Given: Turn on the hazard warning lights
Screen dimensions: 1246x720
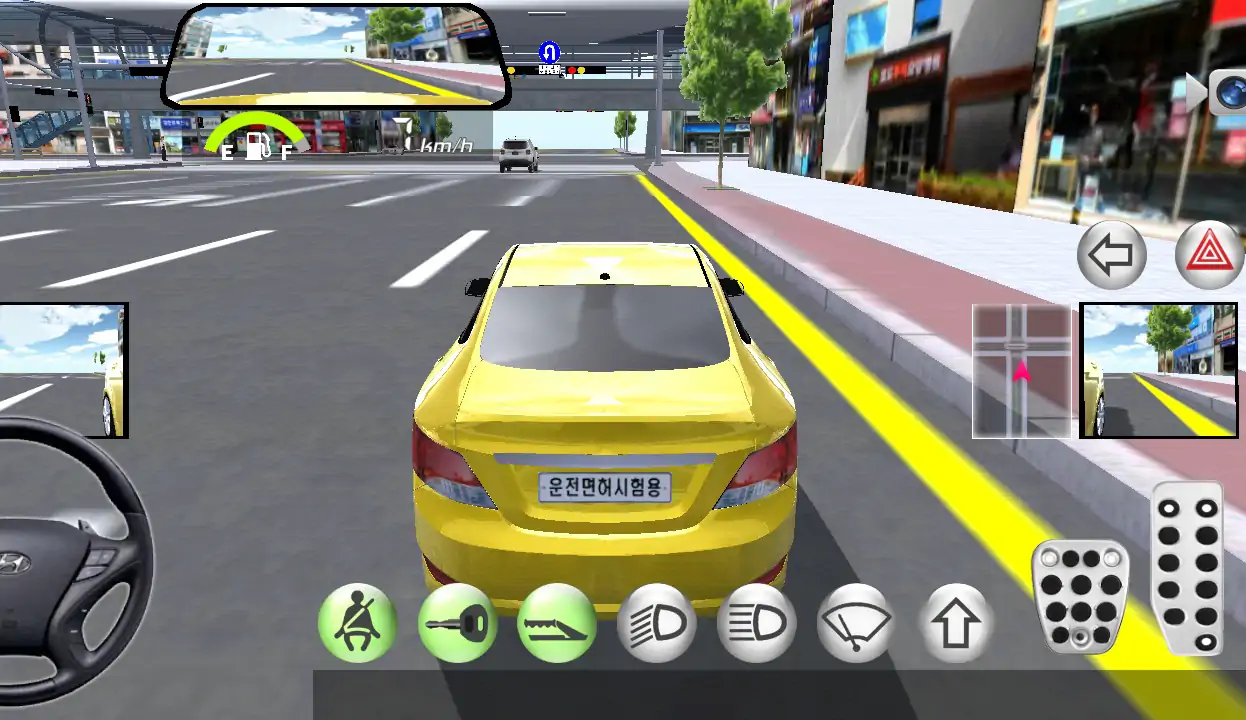Looking at the screenshot, I should pos(1209,255).
